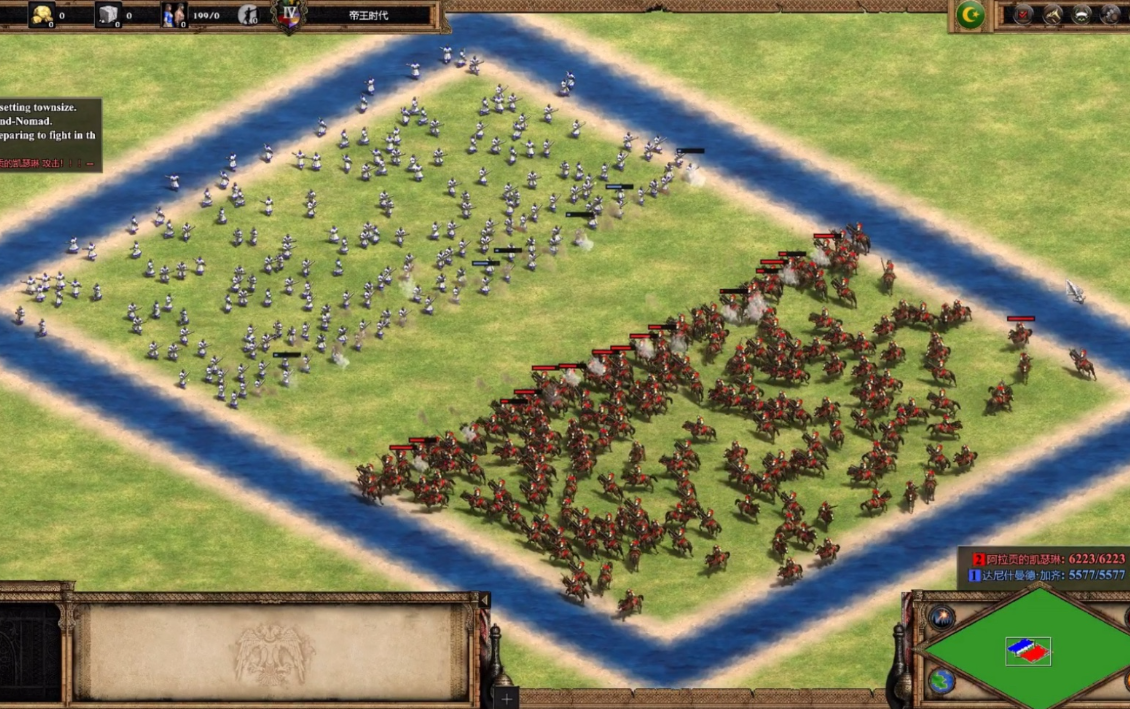1130x709 pixels.
Task: Click the chat message log panel
Action: tap(50, 135)
